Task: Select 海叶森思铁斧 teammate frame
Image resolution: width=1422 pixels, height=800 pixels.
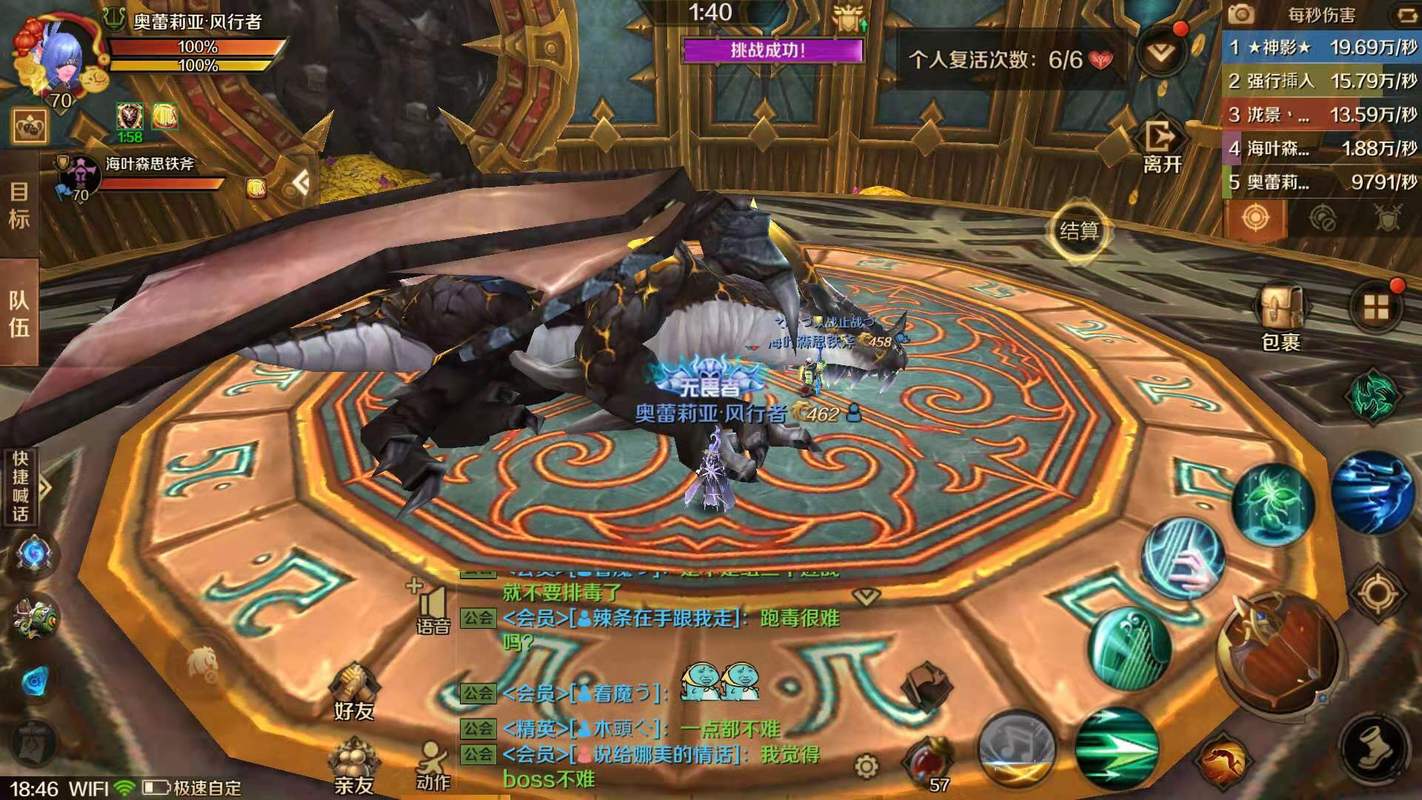Action: pyautogui.click(x=150, y=174)
